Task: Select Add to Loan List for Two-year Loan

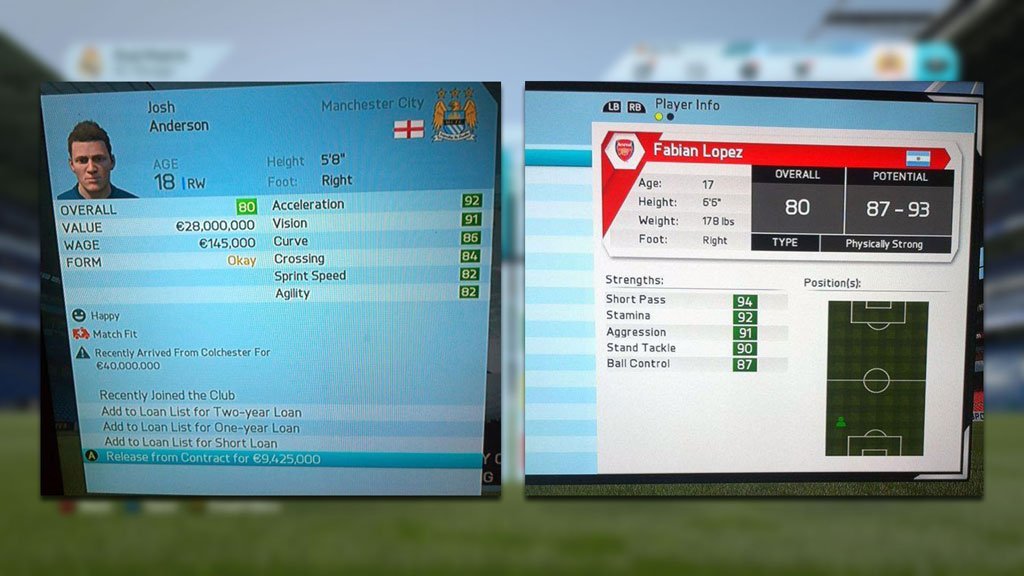Action: (x=201, y=412)
